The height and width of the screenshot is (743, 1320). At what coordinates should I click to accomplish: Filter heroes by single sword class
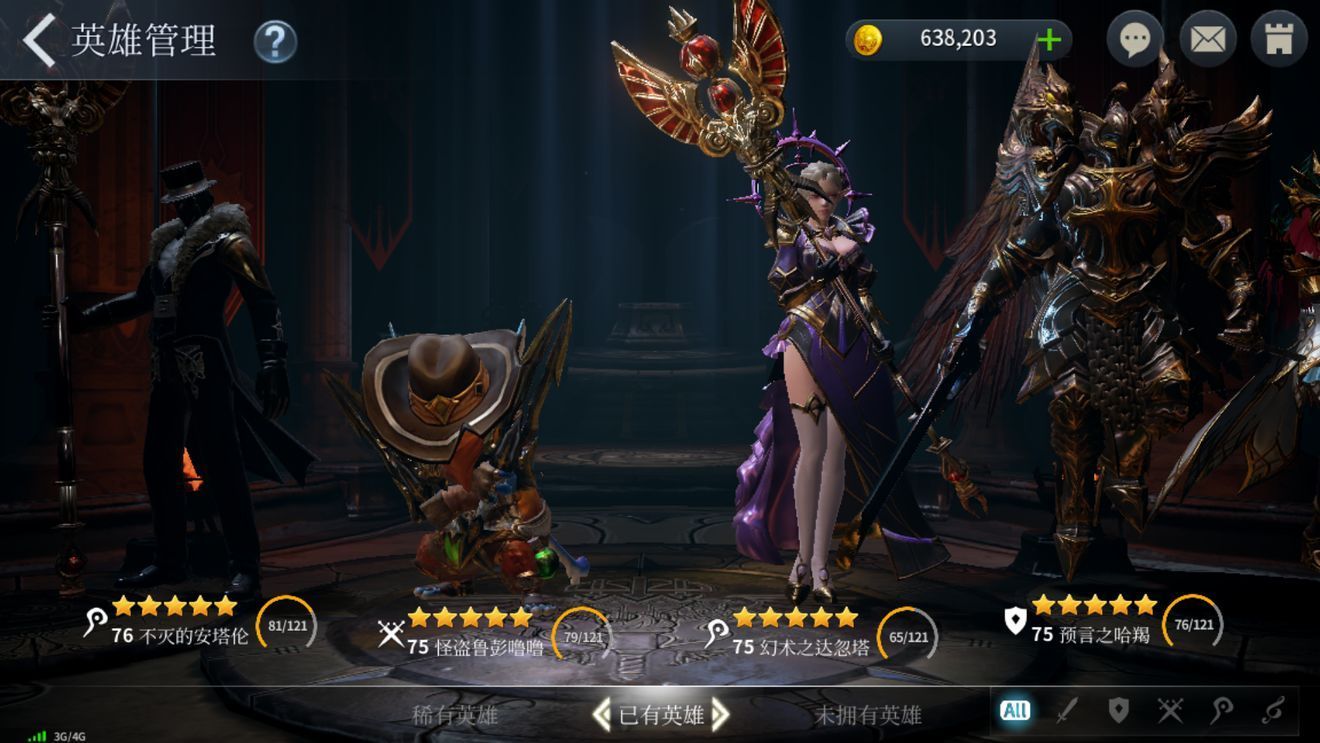tap(1067, 711)
